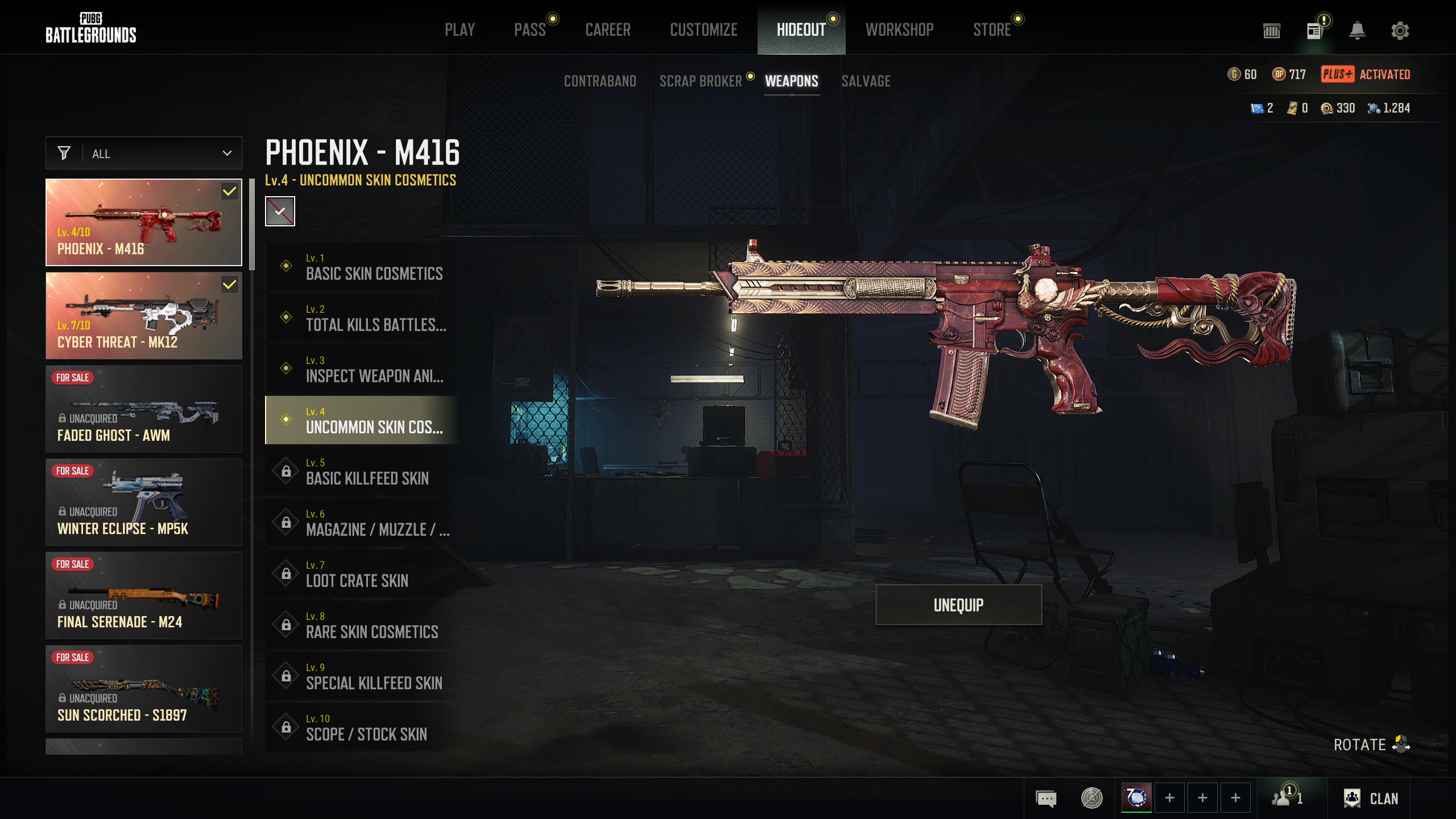Unequip the Phoenix M416 skin
This screenshot has height=819, width=1456.
(958, 605)
